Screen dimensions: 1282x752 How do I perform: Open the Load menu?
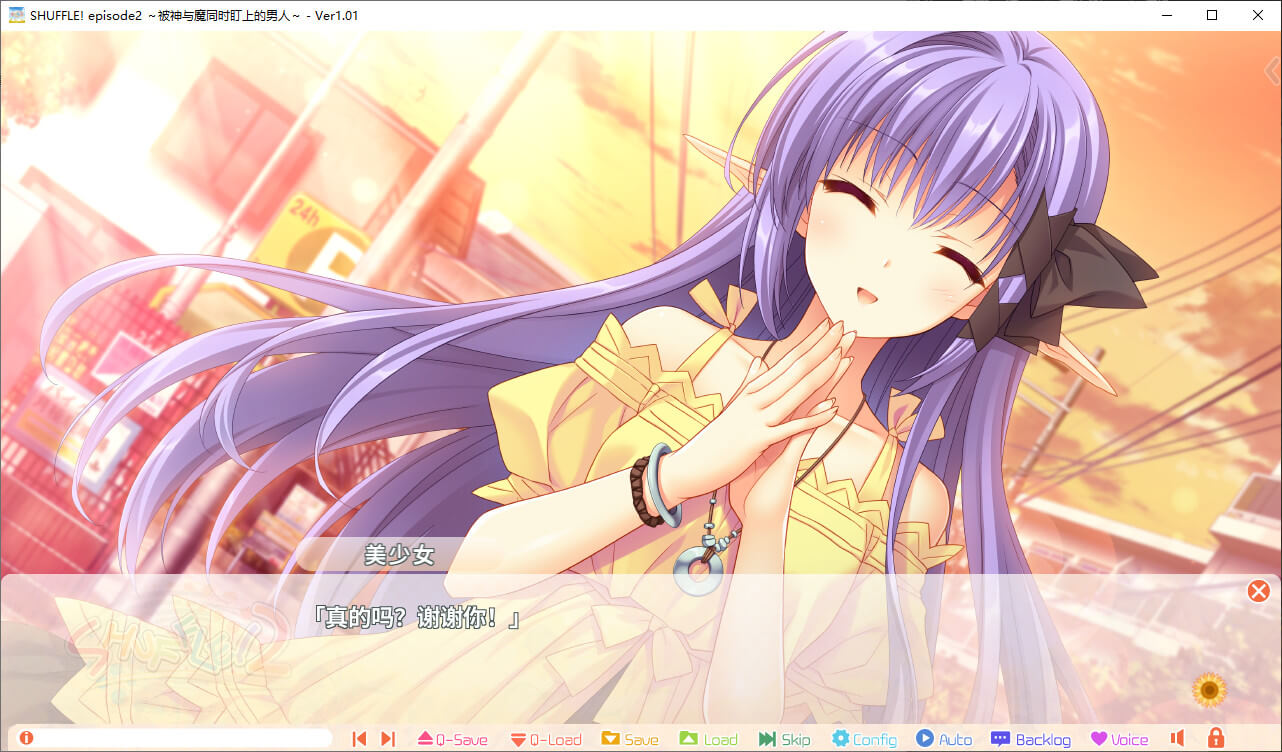coord(708,739)
